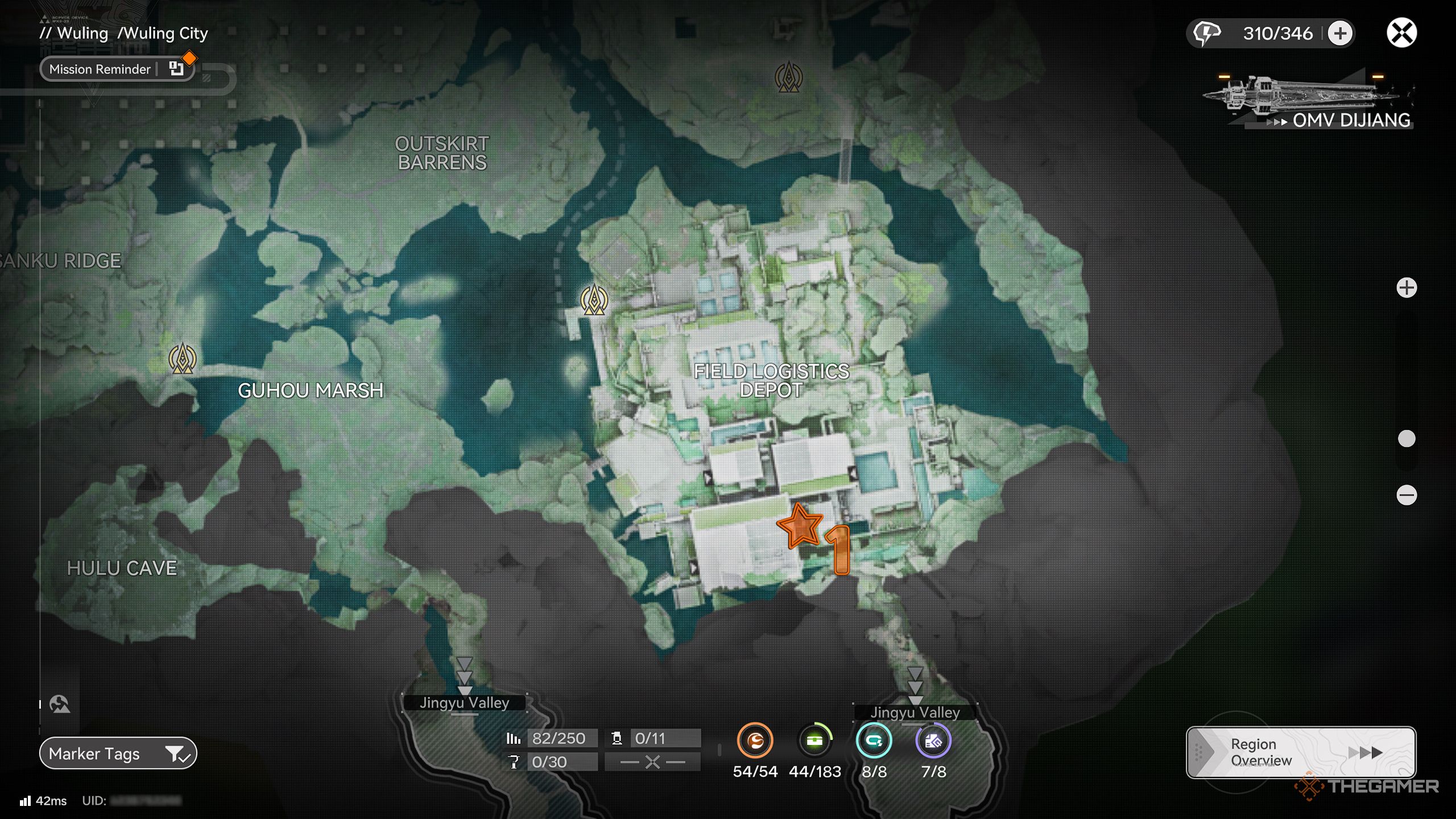The image size is (1456, 819).
Task: Go to Jingyu Valley via left exit label
Action: point(464,703)
